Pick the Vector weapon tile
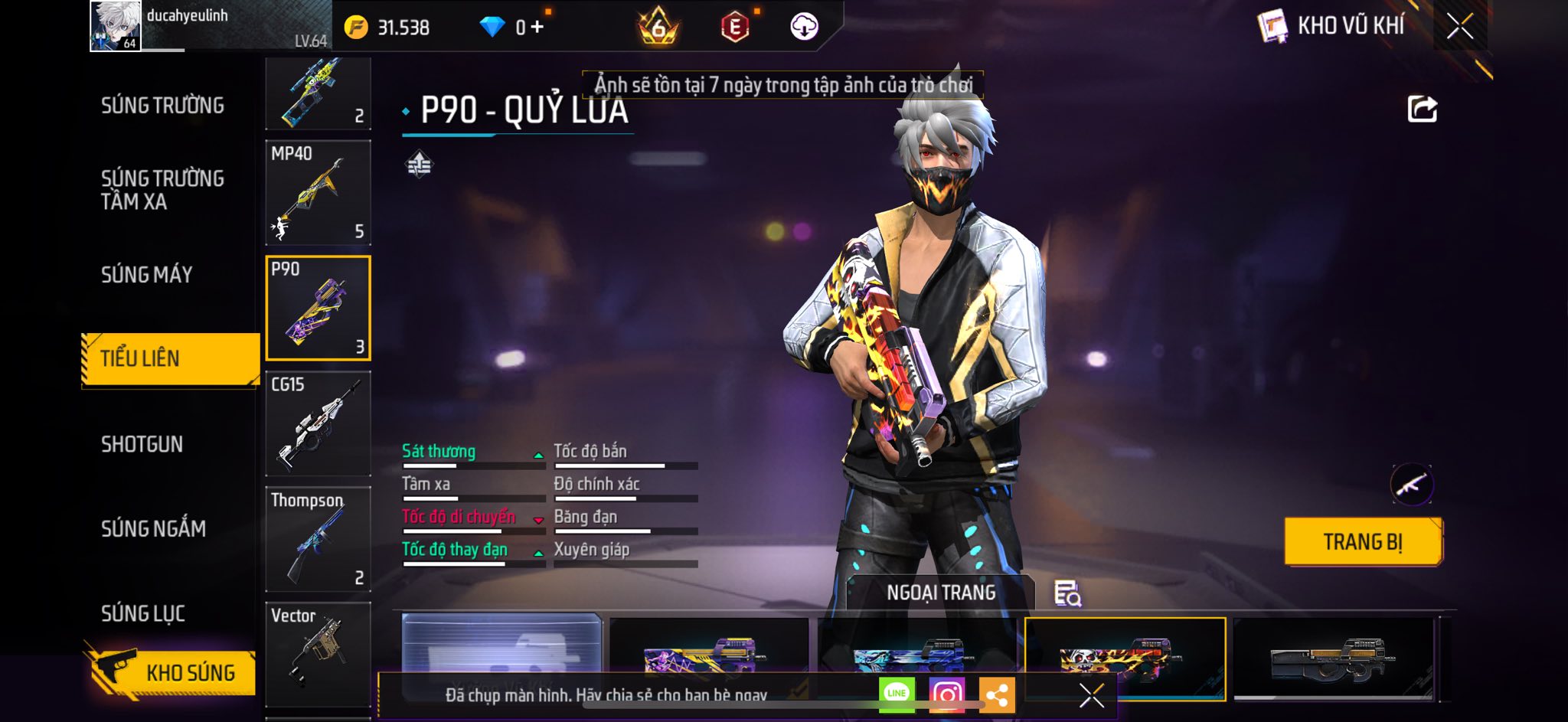This screenshot has height=722, width=1568. tap(318, 653)
